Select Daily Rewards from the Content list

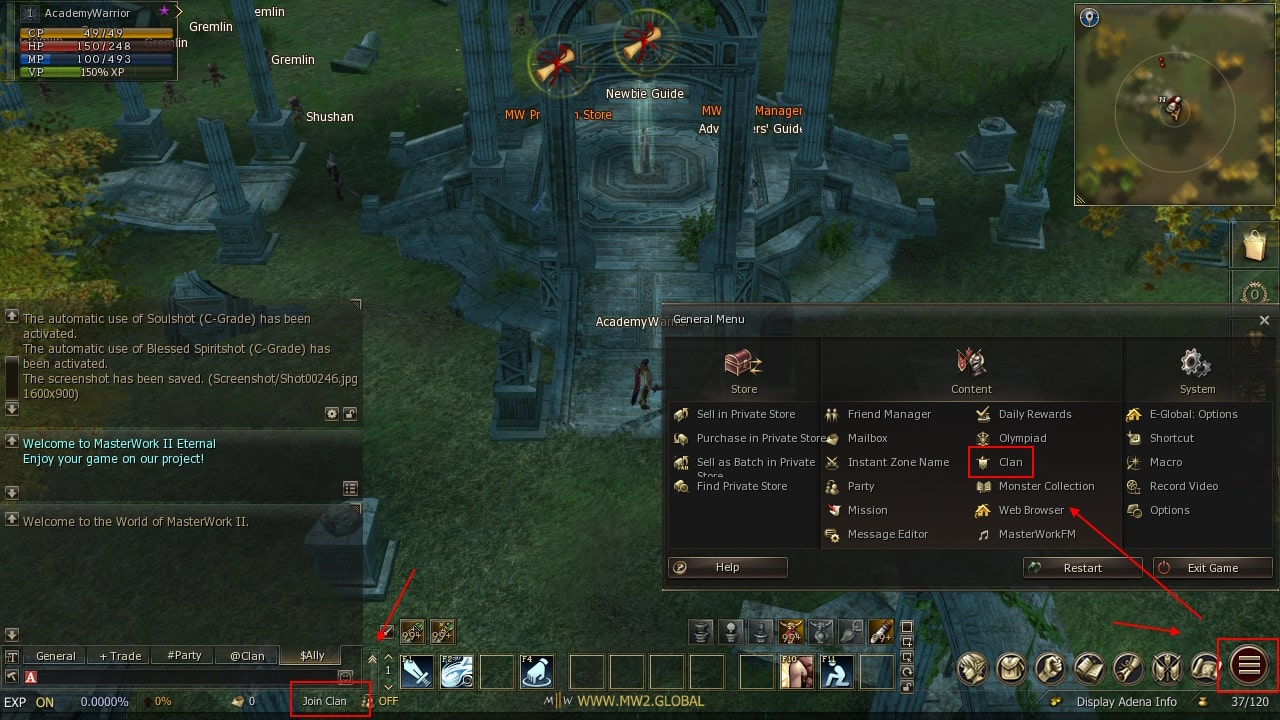[x=1034, y=414]
